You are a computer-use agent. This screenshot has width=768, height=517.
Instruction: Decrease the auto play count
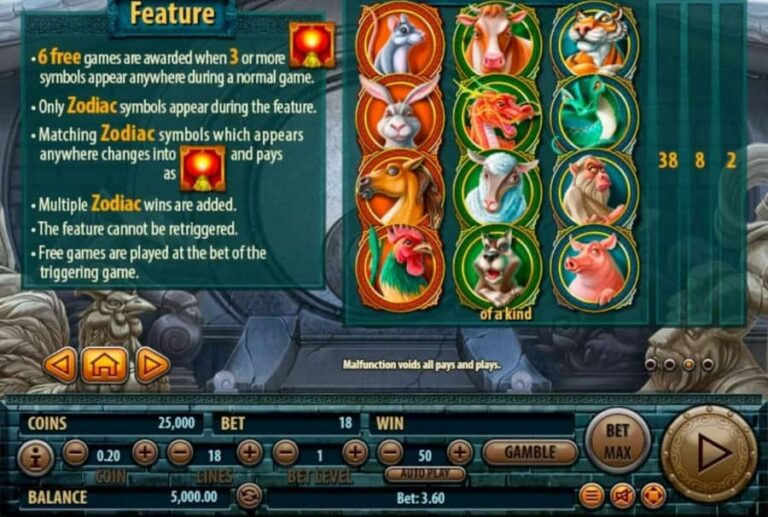point(391,453)
